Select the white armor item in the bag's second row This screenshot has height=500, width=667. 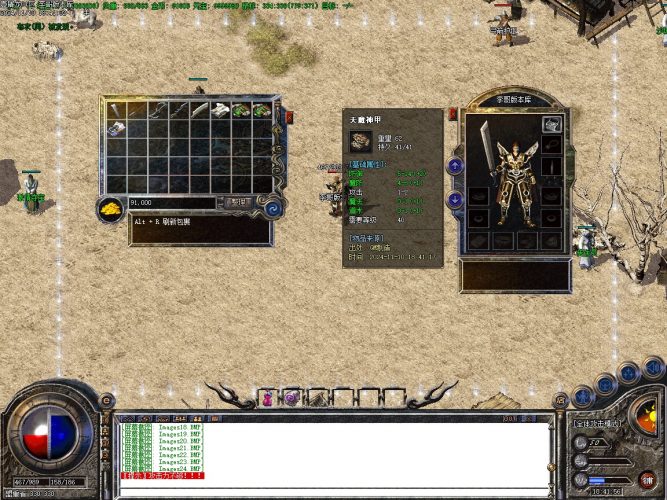click(117, 129)
